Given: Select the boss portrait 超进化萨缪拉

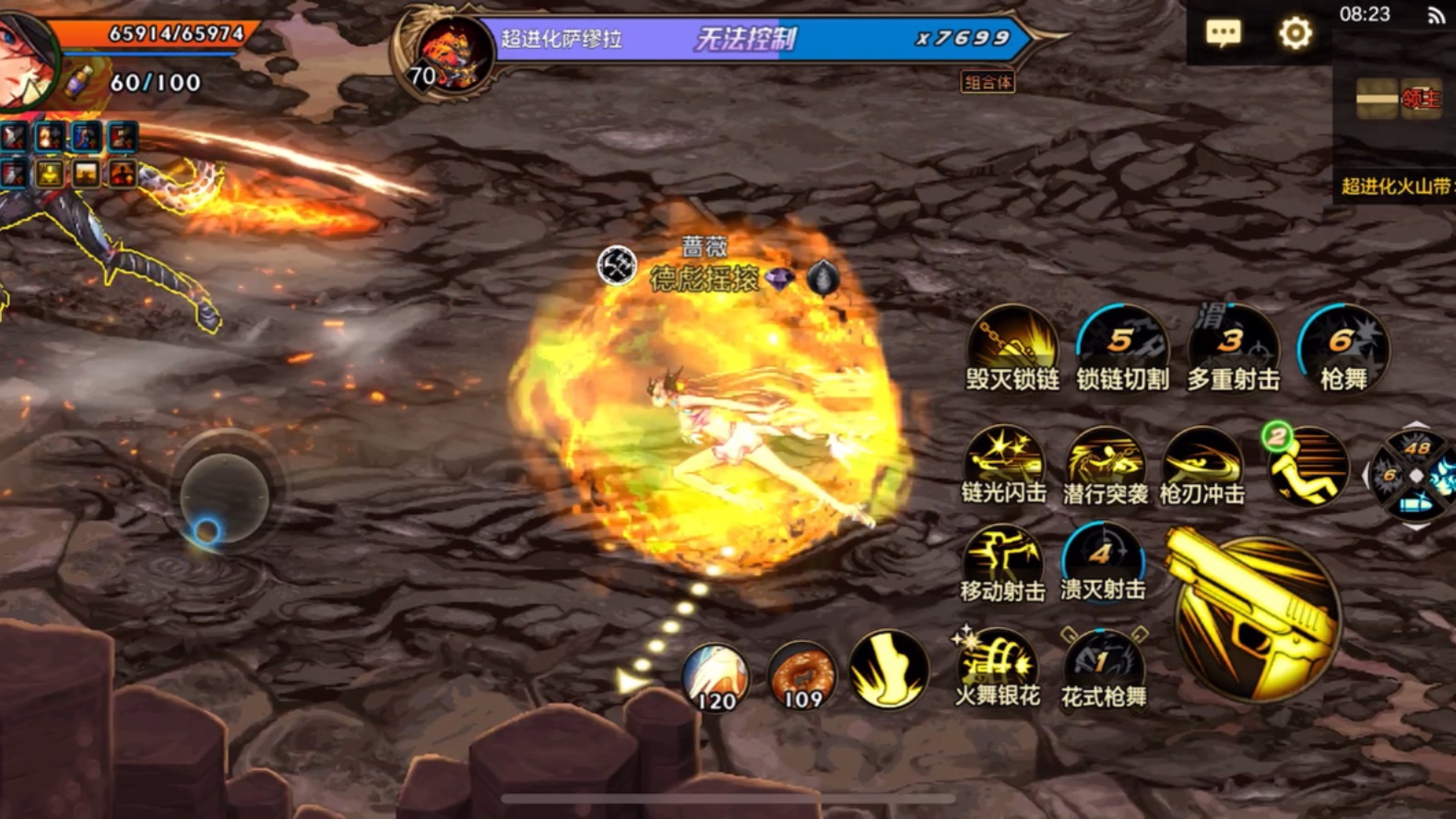Looking at the screenshot, I should tap(452, 53).
